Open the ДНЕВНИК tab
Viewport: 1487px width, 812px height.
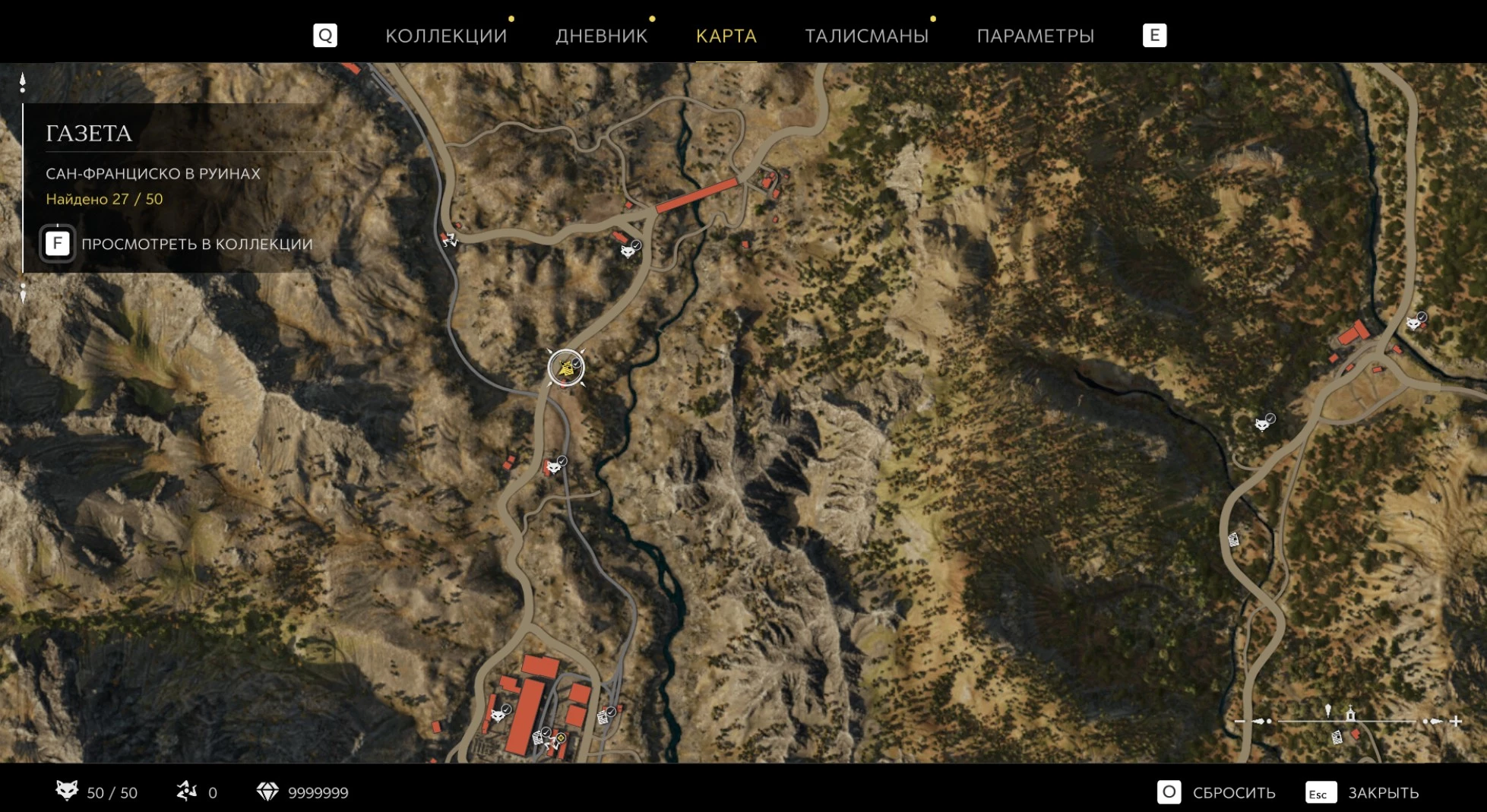601,36
